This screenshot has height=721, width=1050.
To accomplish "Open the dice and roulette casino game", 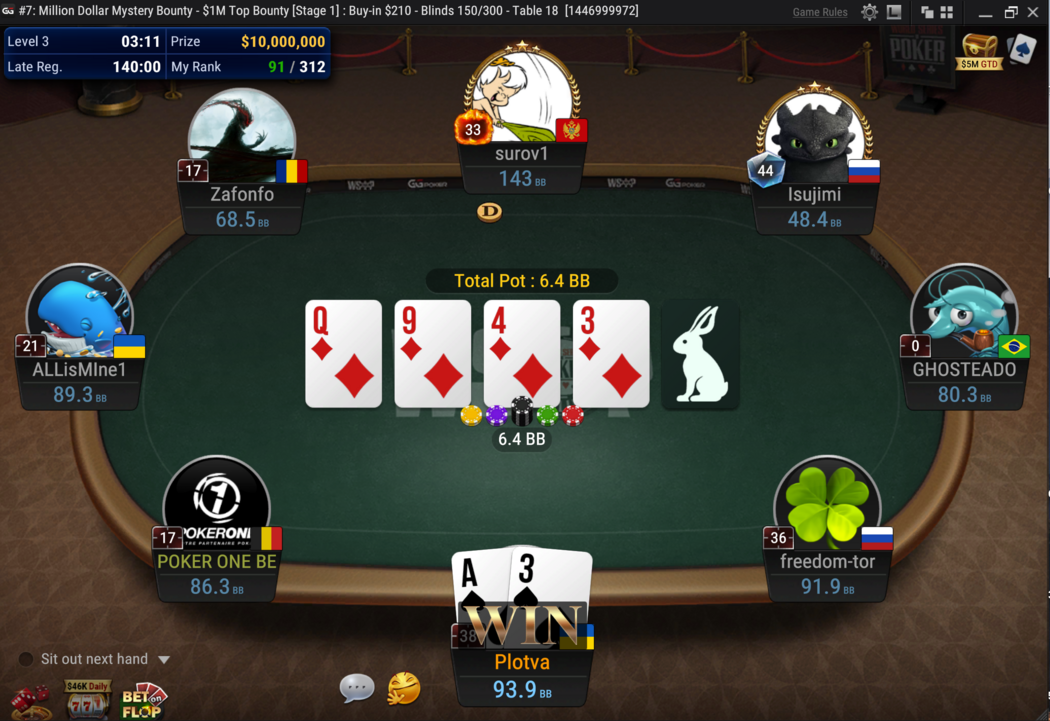I will pos(31,699).
